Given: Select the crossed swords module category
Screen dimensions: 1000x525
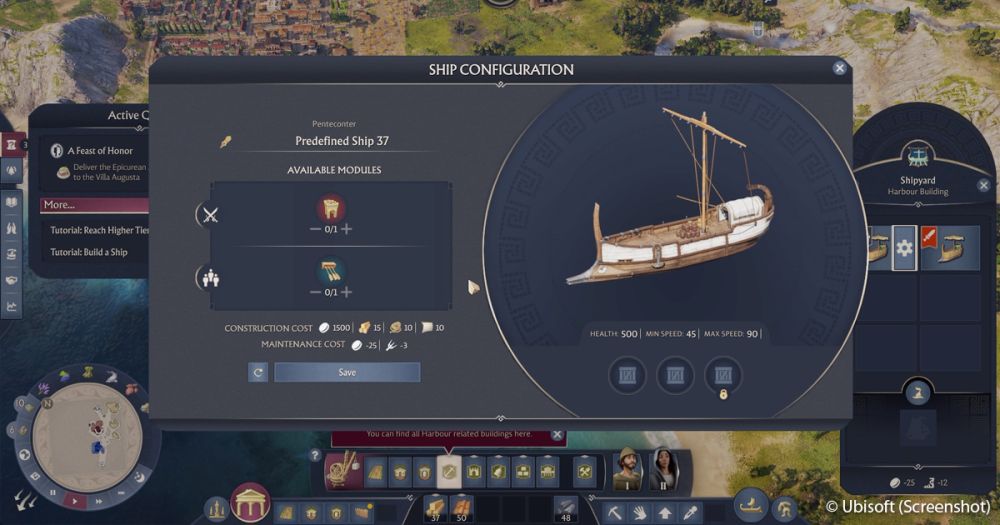Looking at the screenshot, I should [210, 215].
